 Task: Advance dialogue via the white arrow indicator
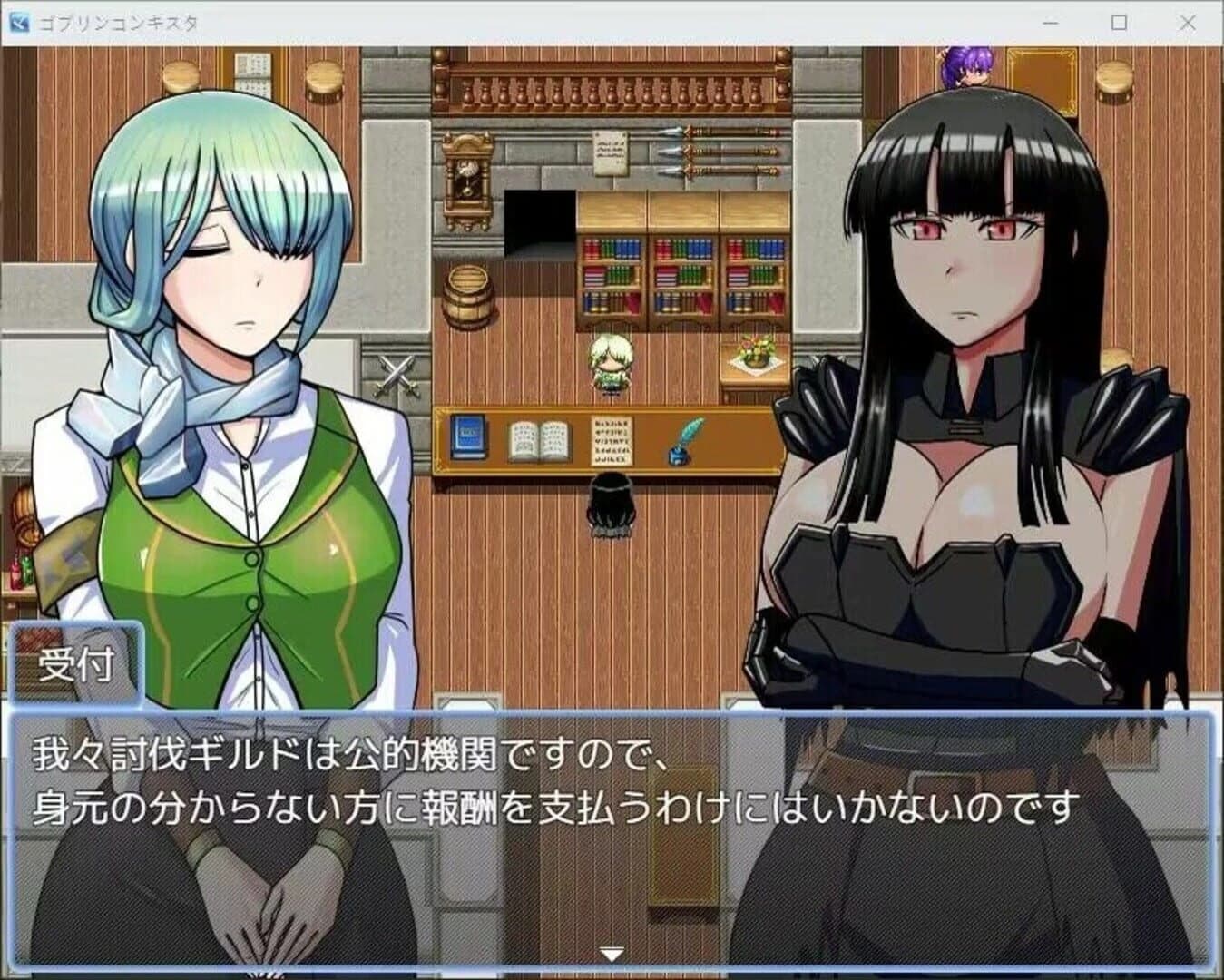click(x=612, y=955)
